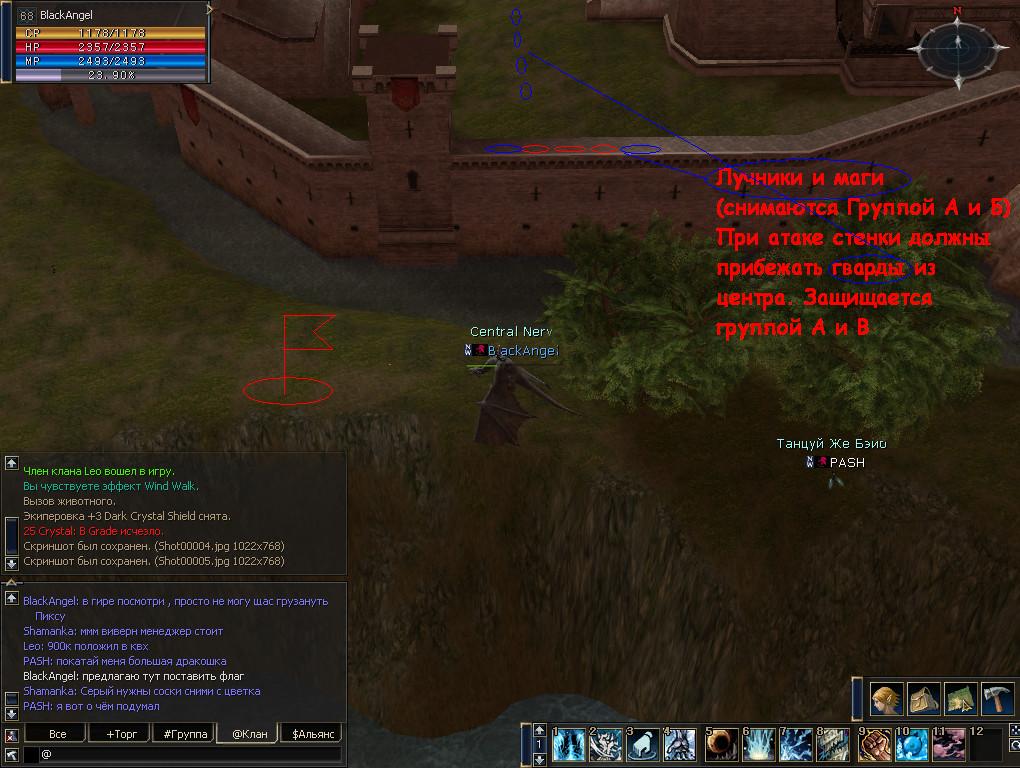The image size is (1020, 768).
Task: Activate the fist skill in hotbar slot 9
Action: click(x=874, y=745)
